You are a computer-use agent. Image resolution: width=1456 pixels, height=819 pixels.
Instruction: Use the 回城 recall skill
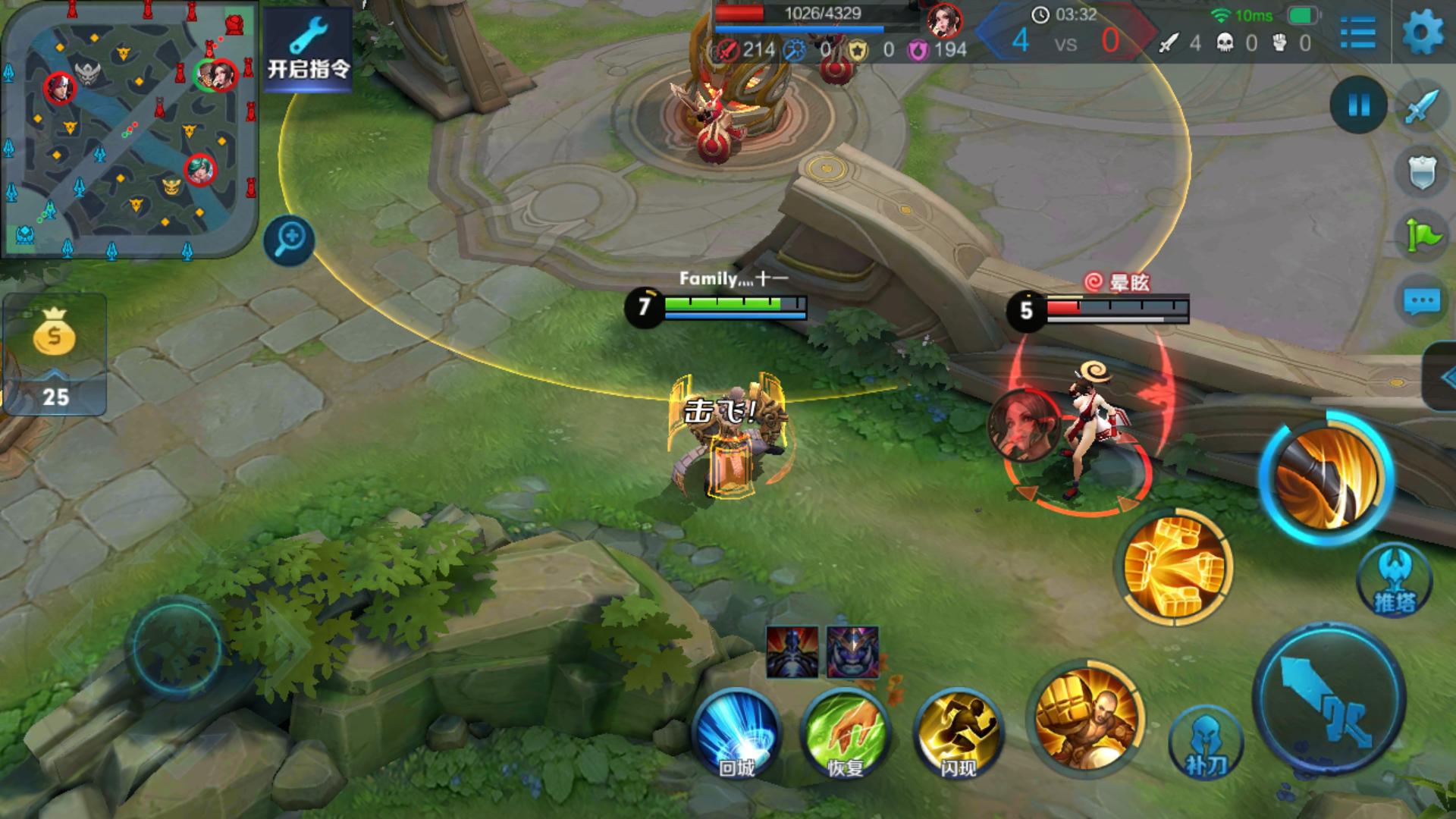[736, 733]
